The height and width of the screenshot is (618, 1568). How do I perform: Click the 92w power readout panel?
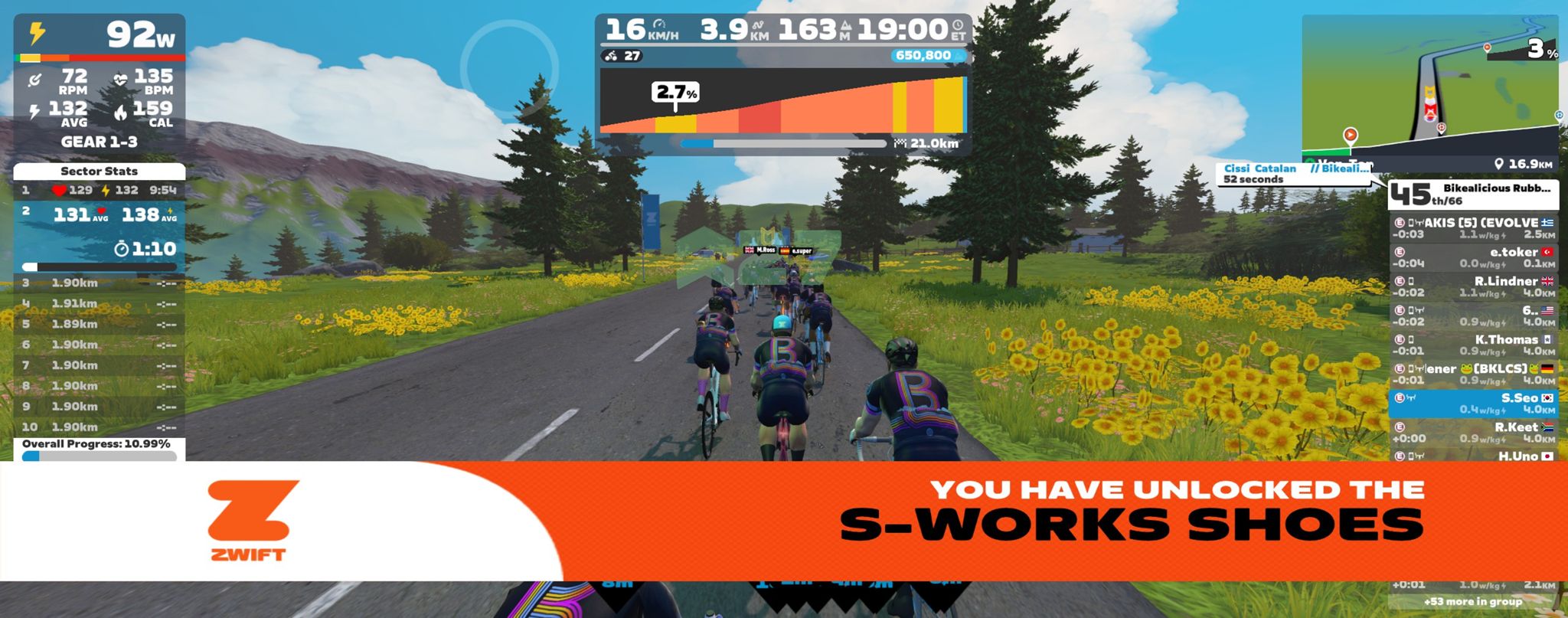pos(100,35)
